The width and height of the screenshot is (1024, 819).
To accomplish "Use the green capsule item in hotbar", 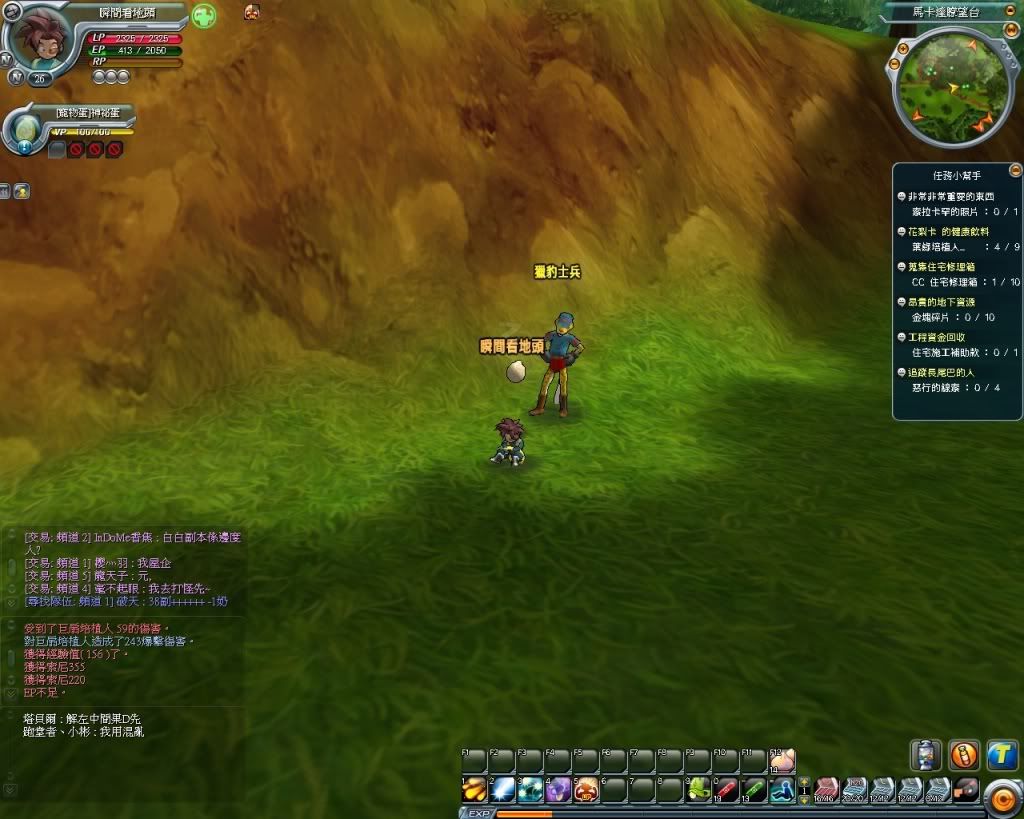I will point(754,790).
